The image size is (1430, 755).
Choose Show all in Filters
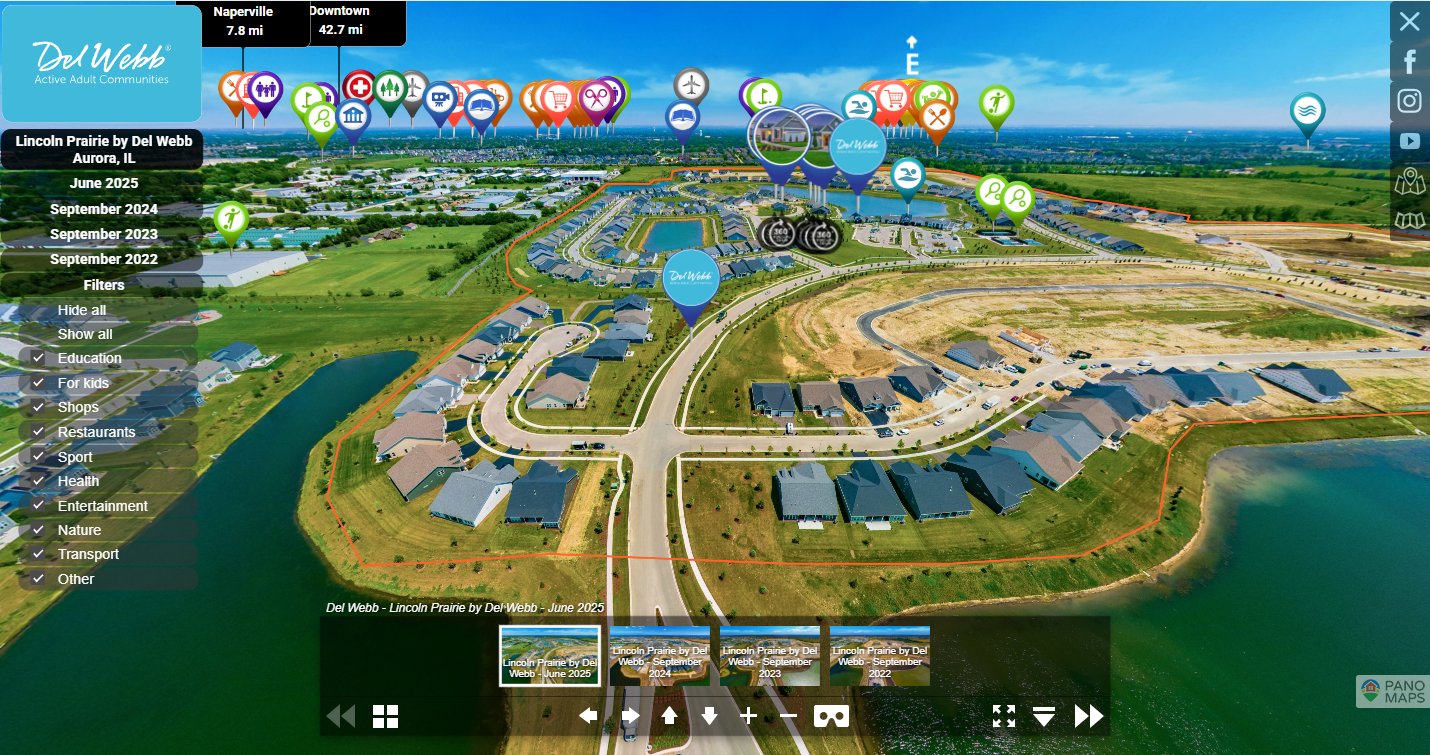coord(85,334)
